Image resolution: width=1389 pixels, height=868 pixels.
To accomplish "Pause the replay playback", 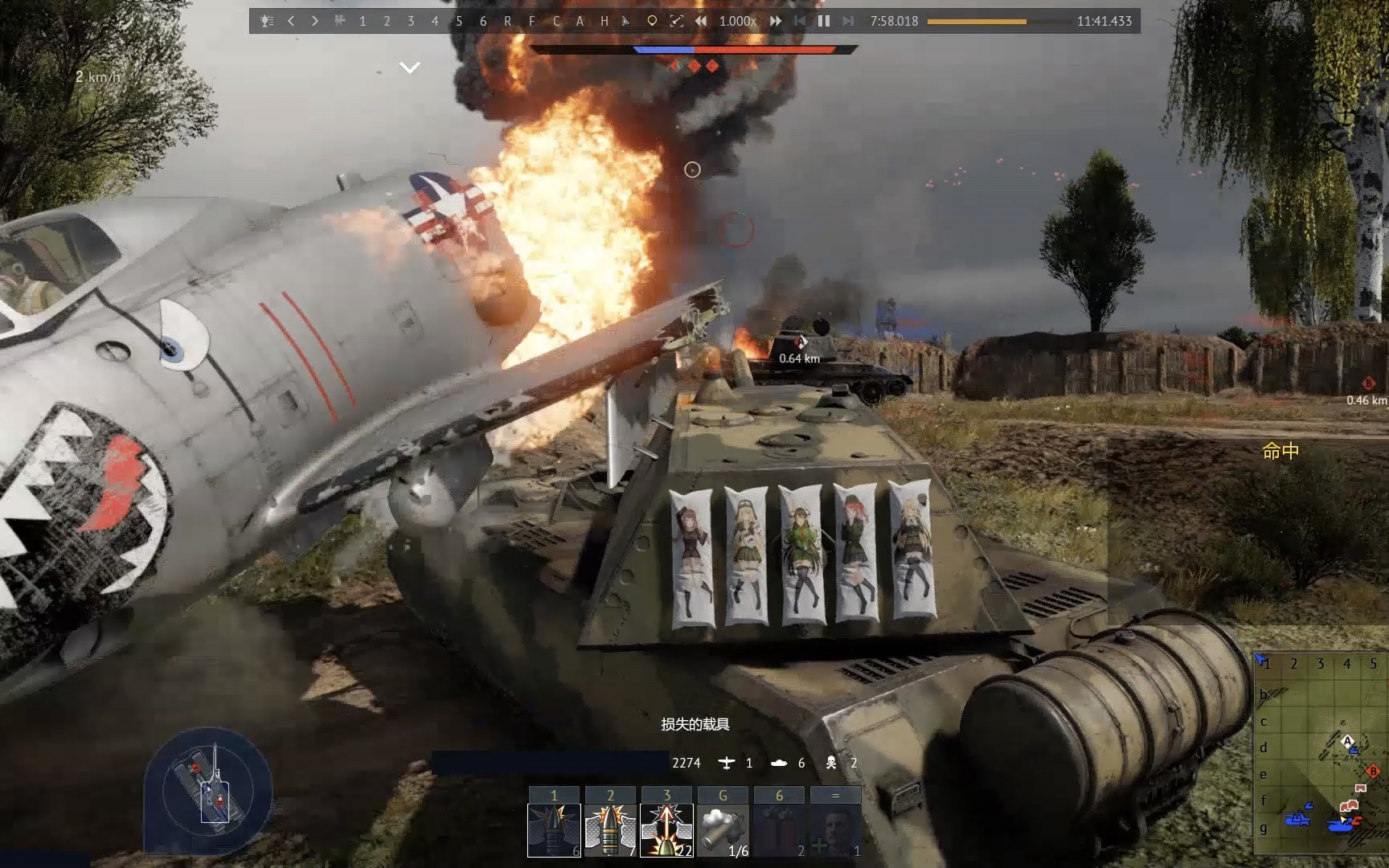I will pyautogui.click(x=824, y=21).
